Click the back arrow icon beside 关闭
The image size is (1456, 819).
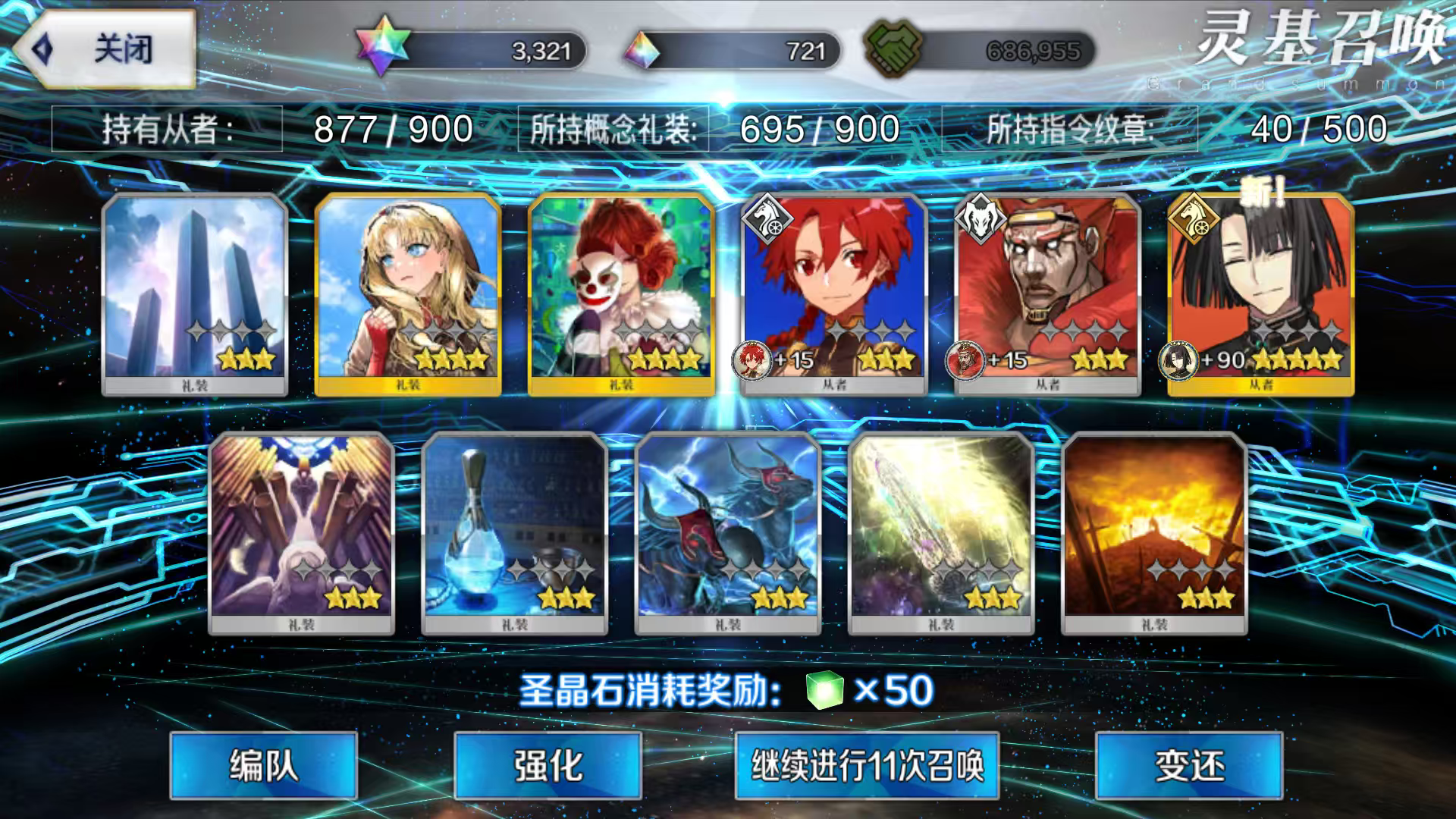click(44, 48)
